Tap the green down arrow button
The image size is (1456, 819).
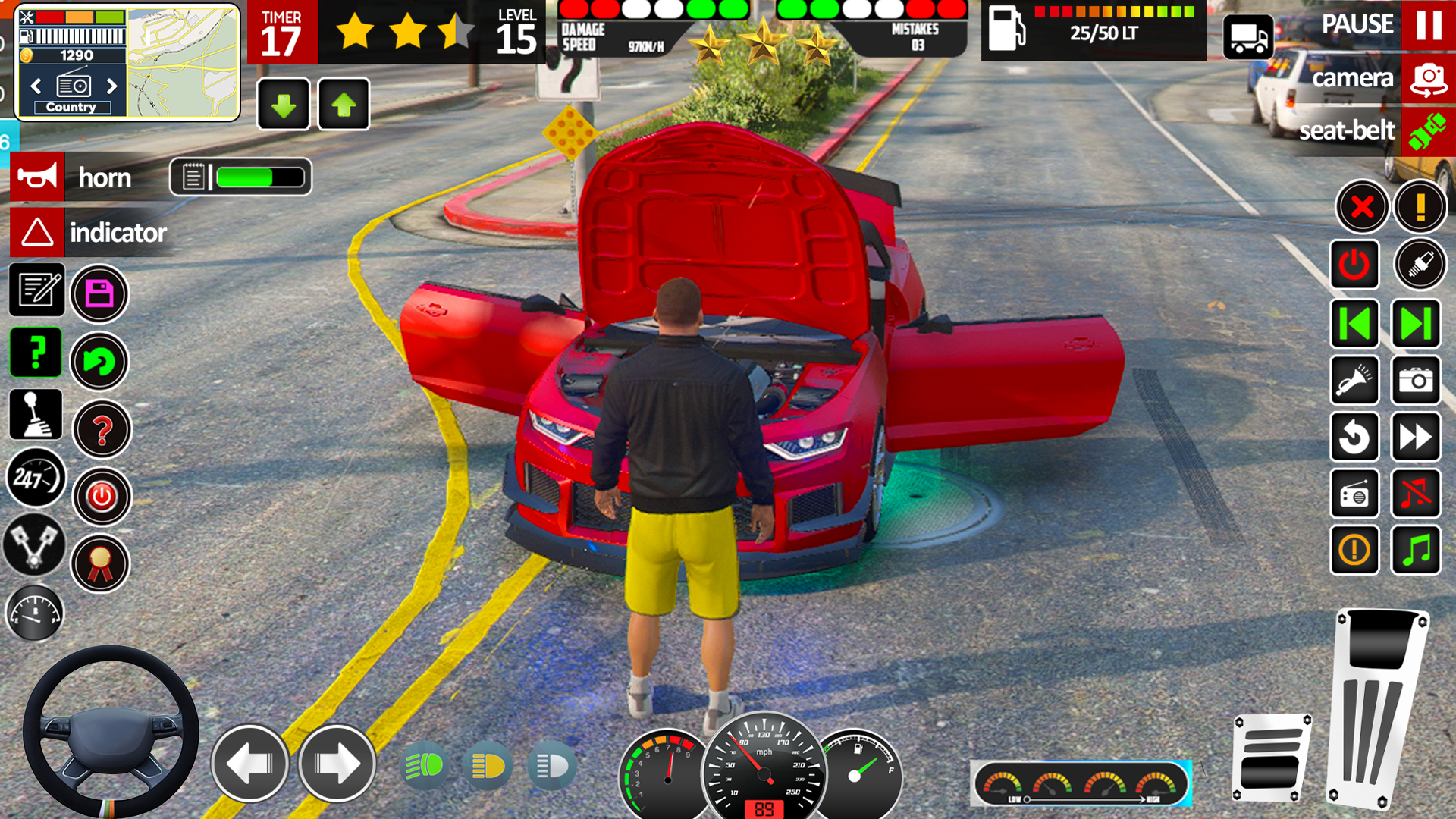click(284, 105)
